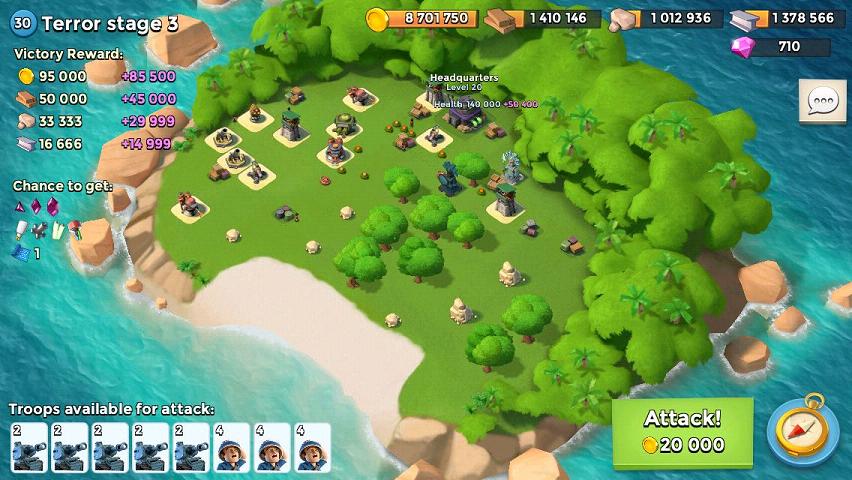Open the diamond shop from the 710 counter
The width and height of the screenshot is (852, 480).
pos(781,46)
